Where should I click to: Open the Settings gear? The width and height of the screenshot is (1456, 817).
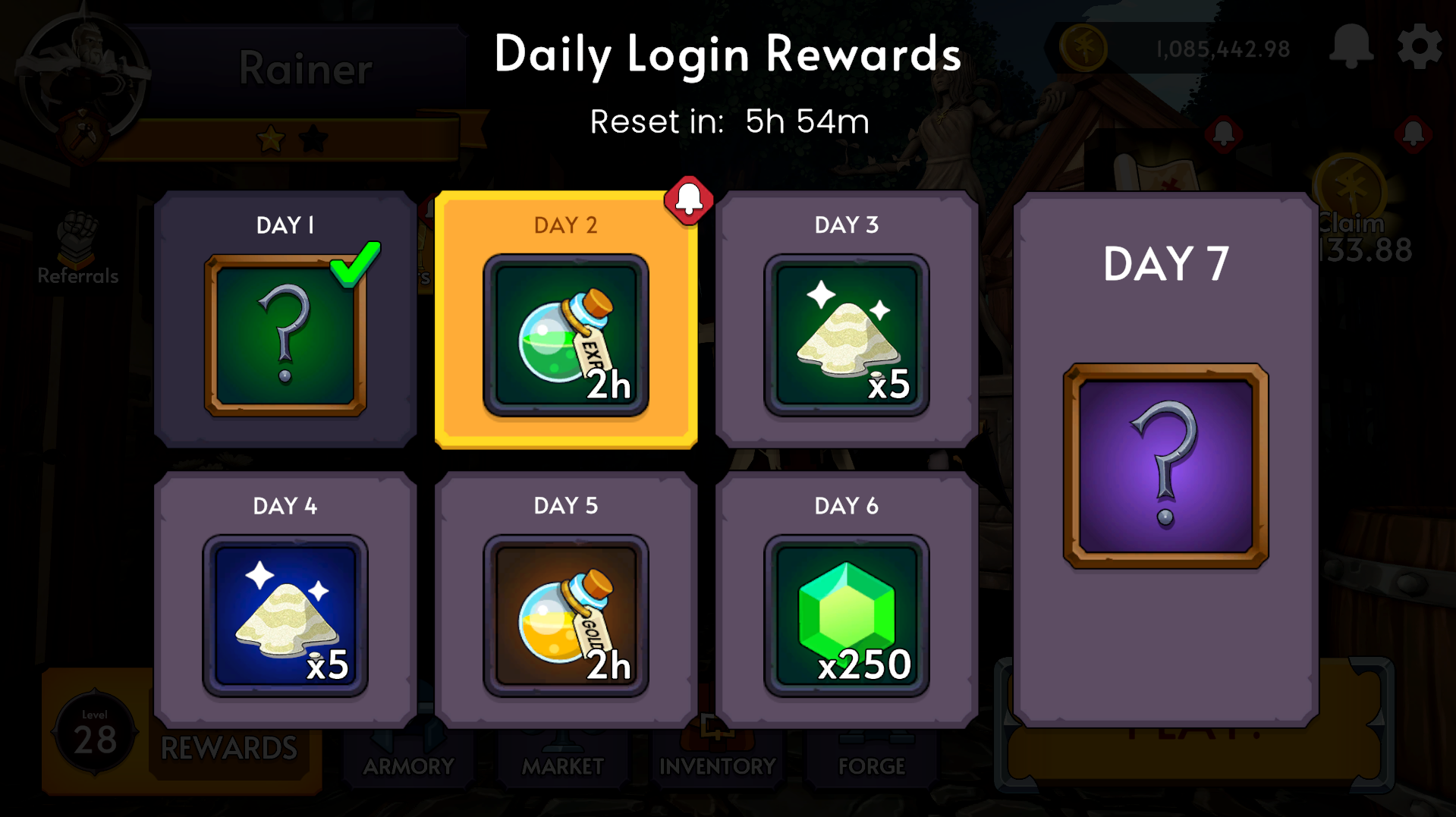[1420, 46]
